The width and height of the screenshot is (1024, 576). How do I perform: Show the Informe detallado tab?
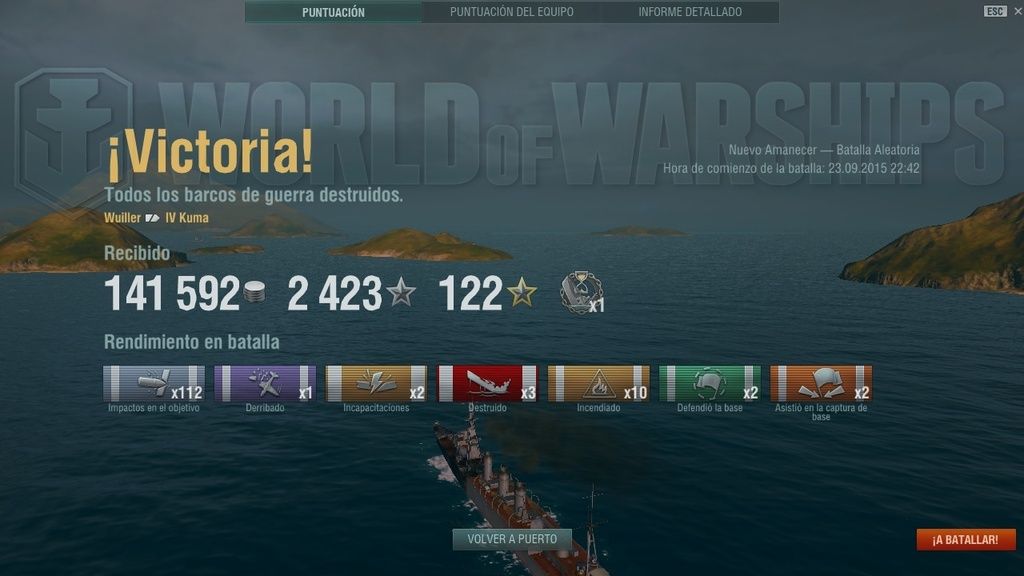(690, 12)
